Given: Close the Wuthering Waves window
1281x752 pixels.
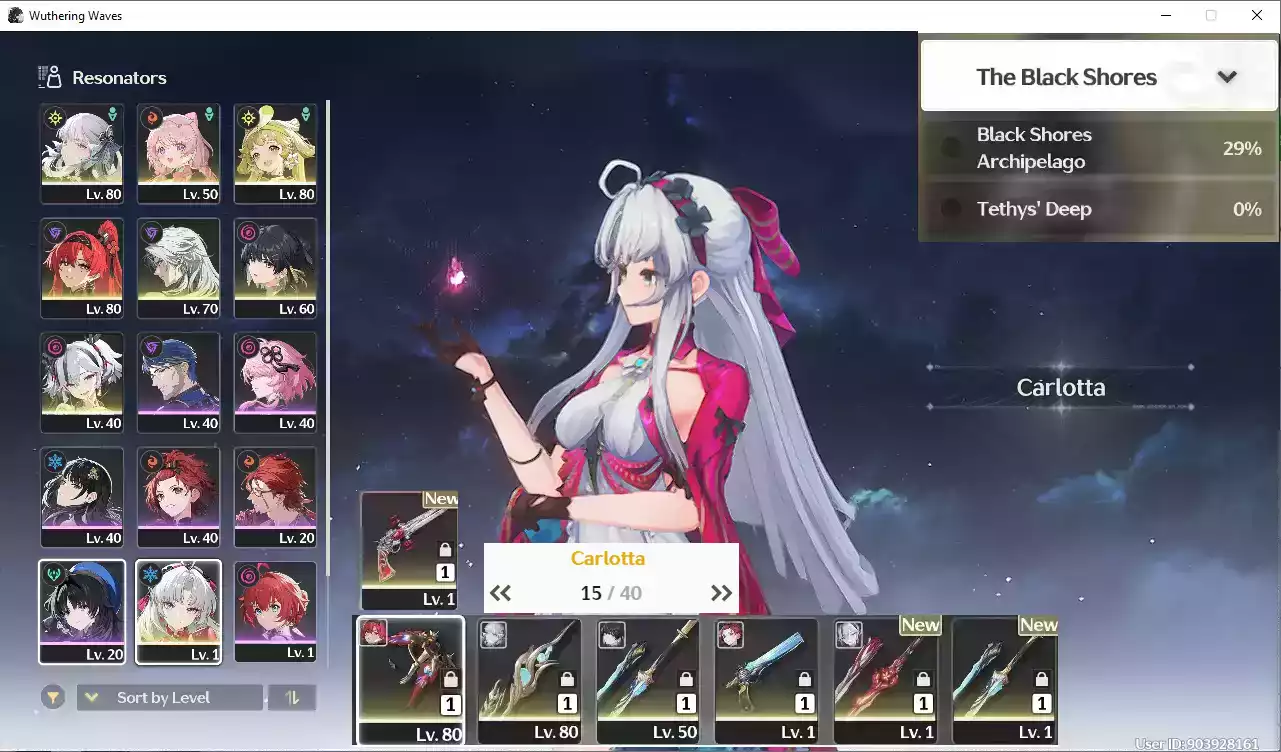Looking at the screenshot, I should (x=1257, y=15).
